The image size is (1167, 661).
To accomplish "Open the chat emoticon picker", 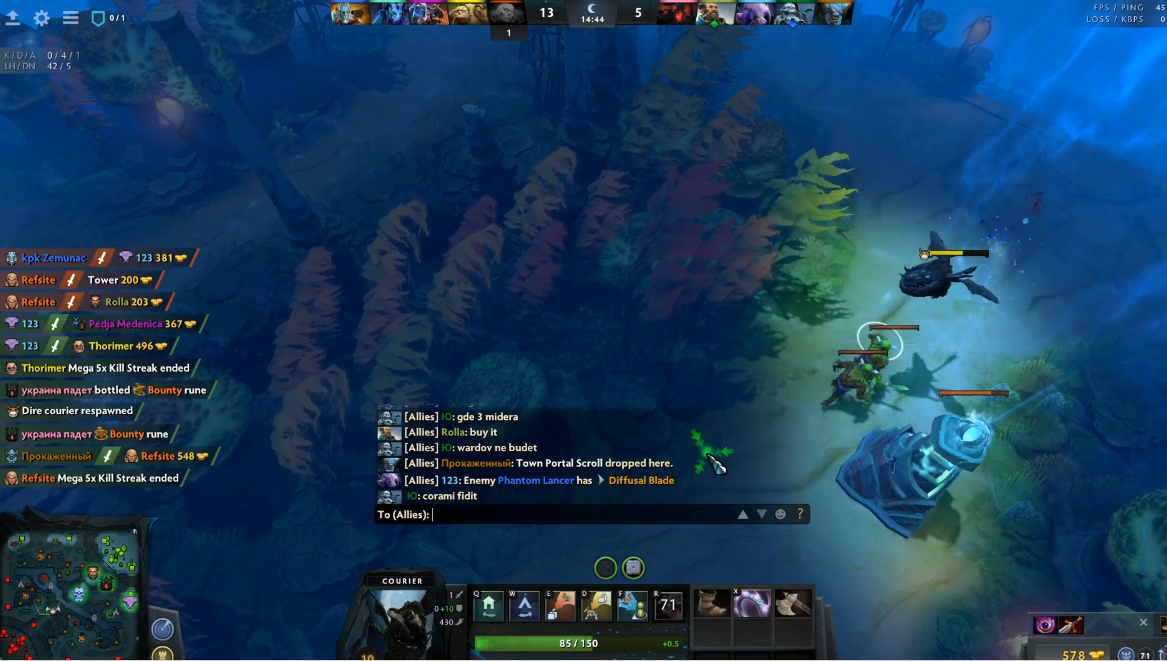I will coord(781,514).
